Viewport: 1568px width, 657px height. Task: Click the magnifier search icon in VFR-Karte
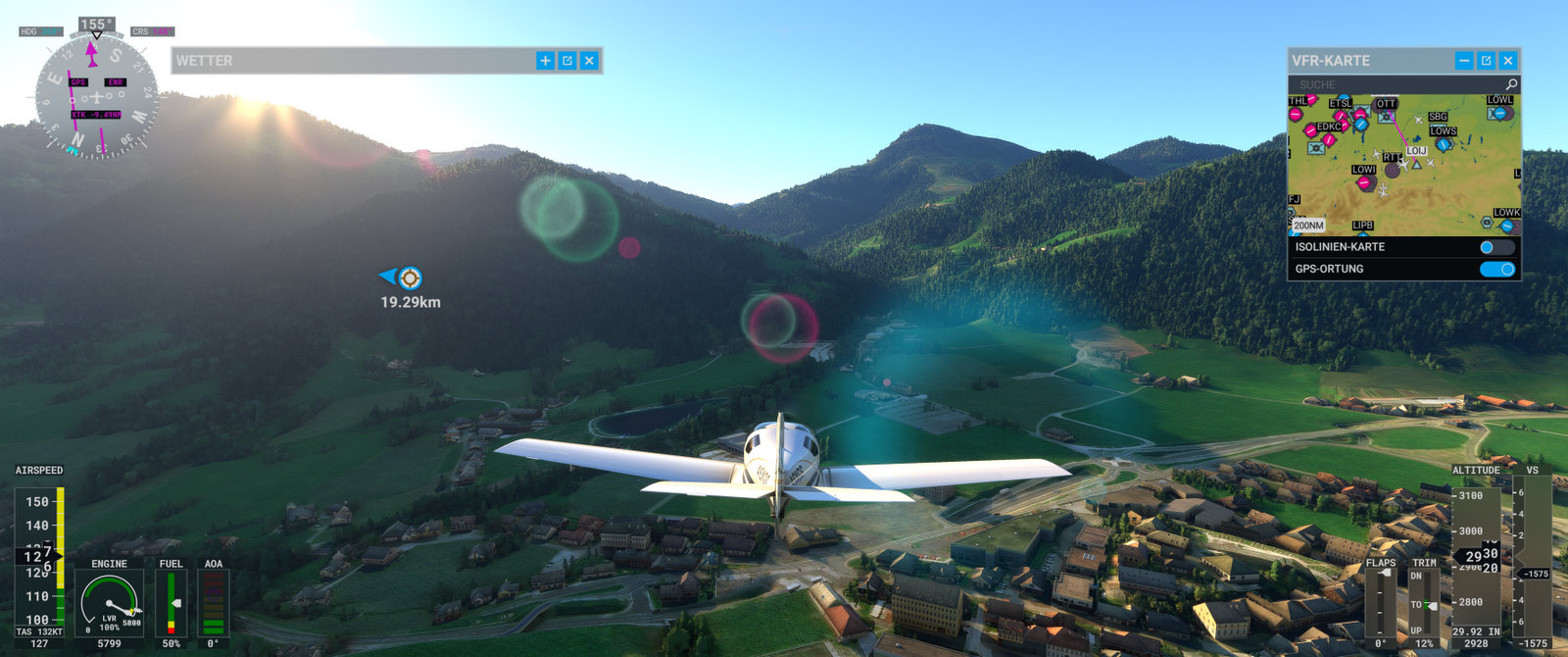point(1511,85)
